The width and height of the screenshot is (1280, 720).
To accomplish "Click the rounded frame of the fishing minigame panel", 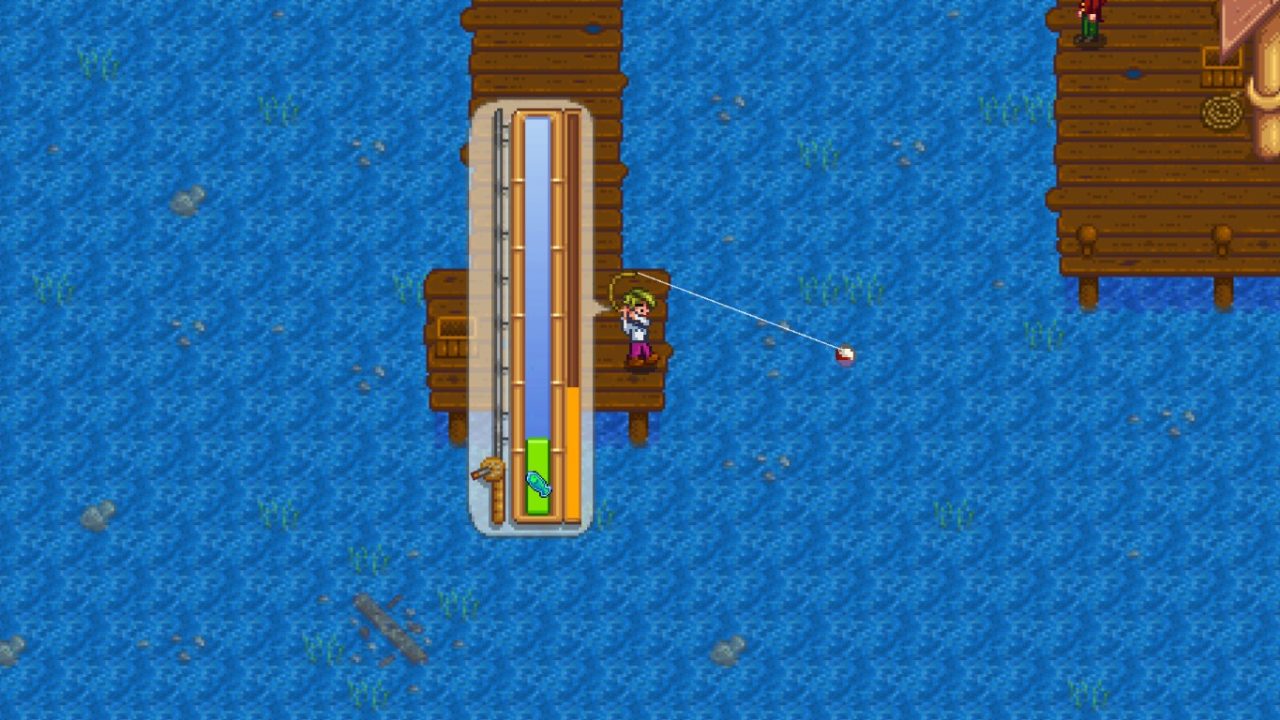I will pos(475,300).
